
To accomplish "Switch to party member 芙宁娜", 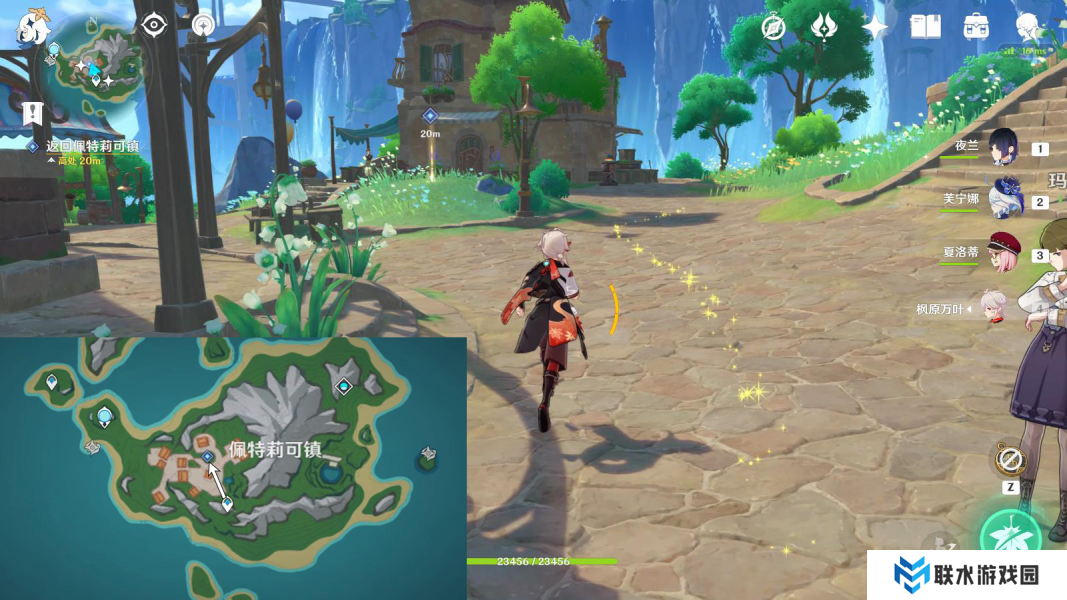I will pos(1003,199).
